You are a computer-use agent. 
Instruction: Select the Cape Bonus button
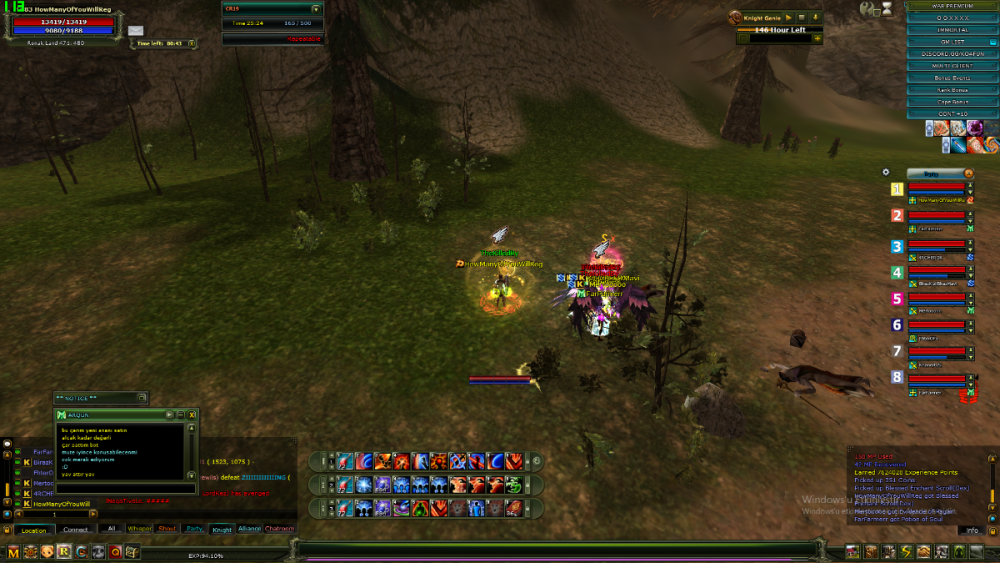[952, 102]
